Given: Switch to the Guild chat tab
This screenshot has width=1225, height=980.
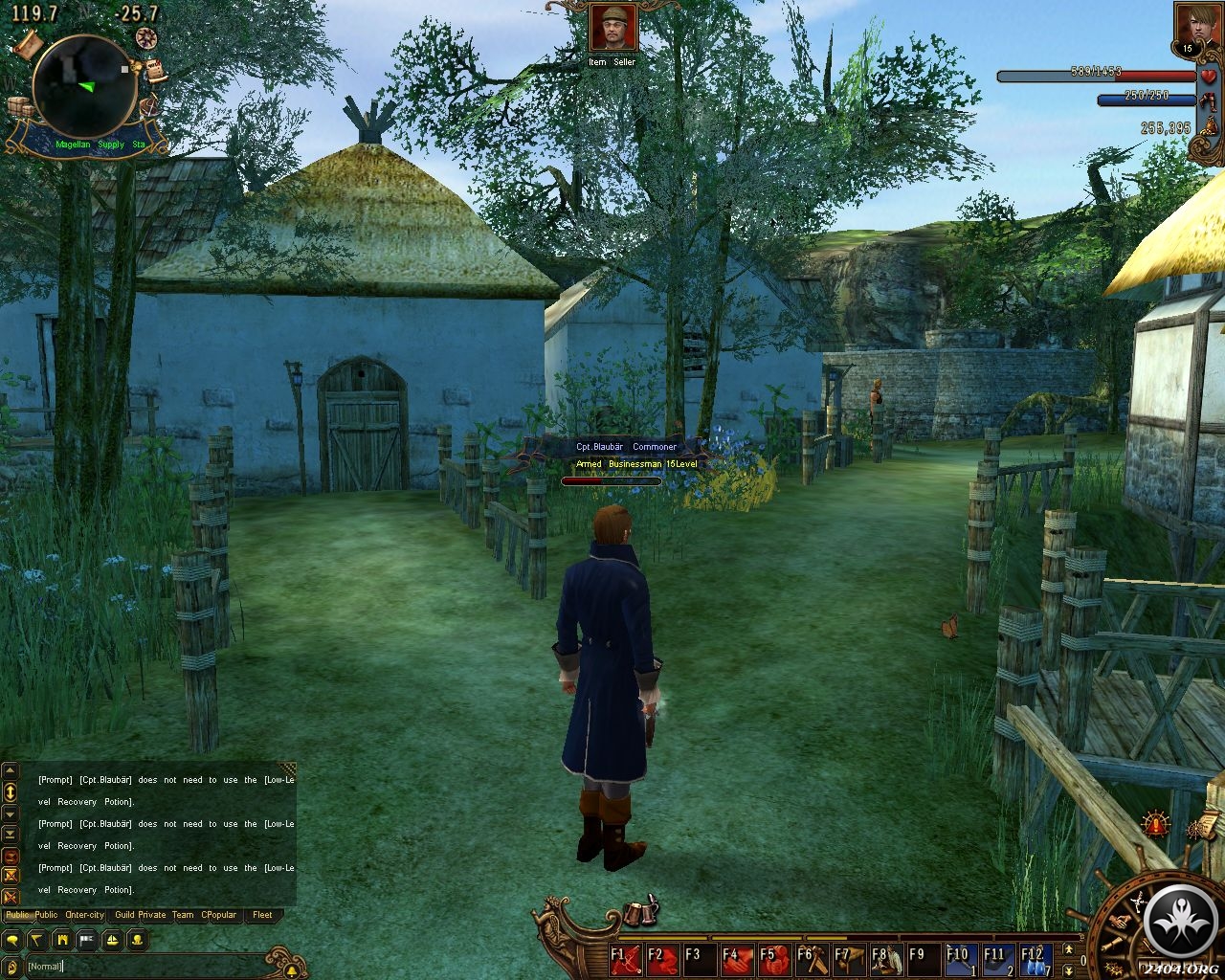Looking at the screenshot, I should tap(124, 915).
